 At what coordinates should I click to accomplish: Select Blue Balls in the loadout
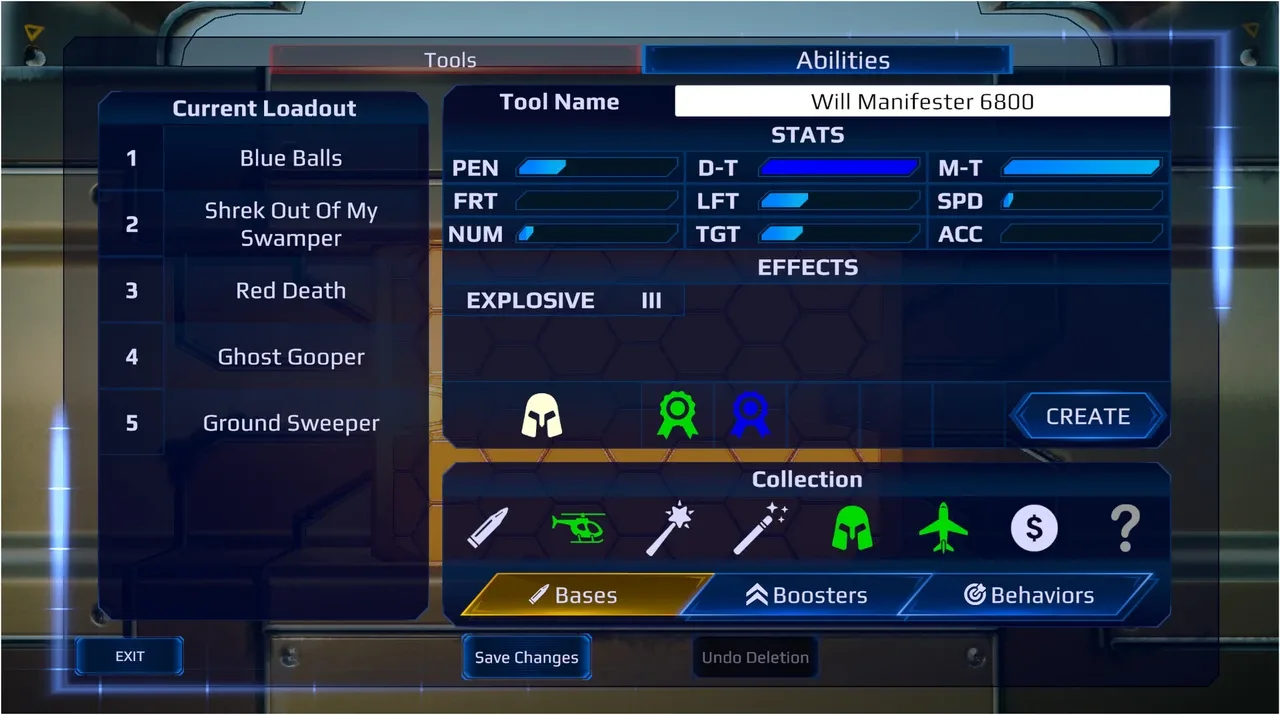coord(290,158)
